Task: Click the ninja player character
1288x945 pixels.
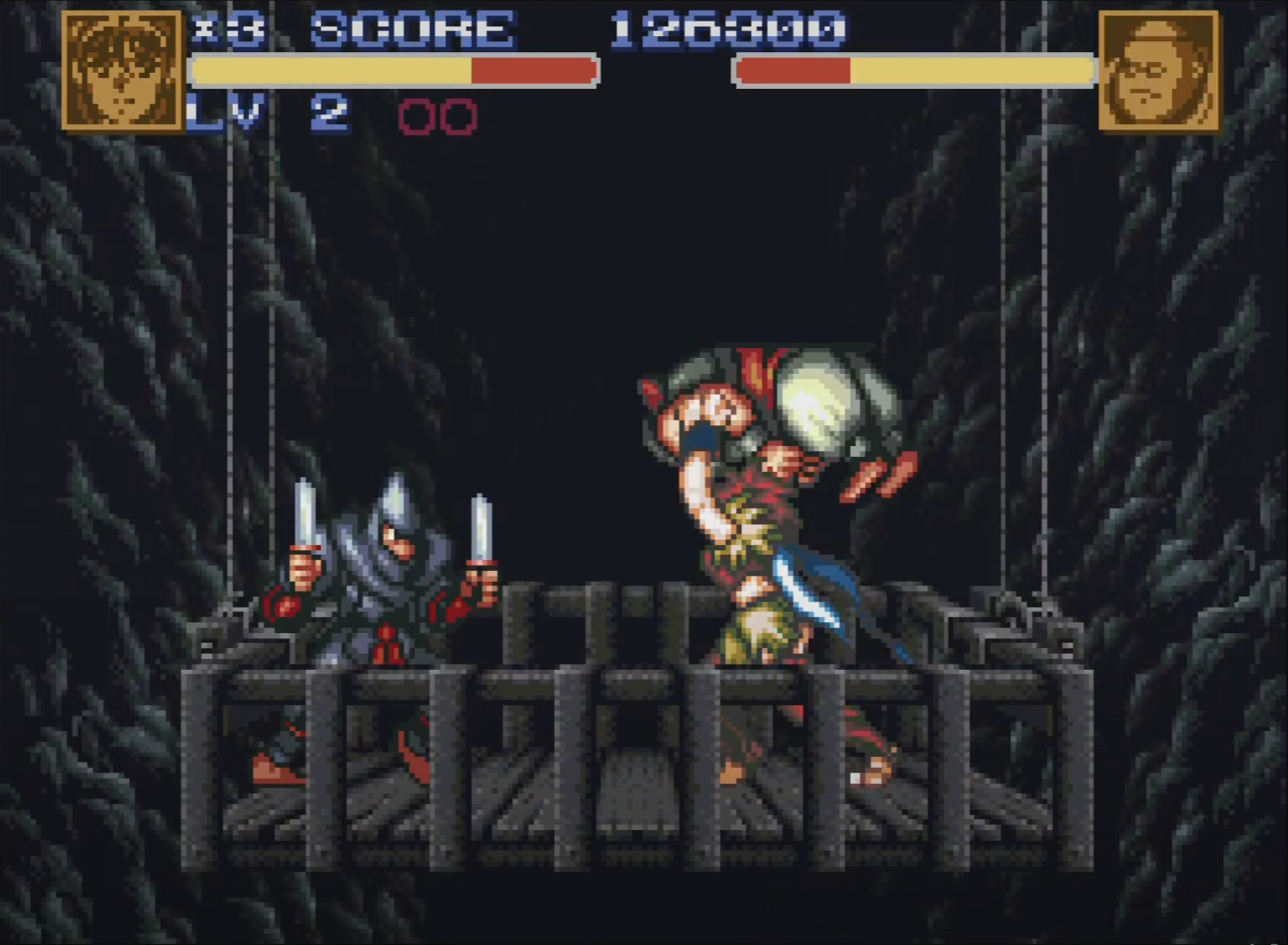Action: tap(387, 593)
